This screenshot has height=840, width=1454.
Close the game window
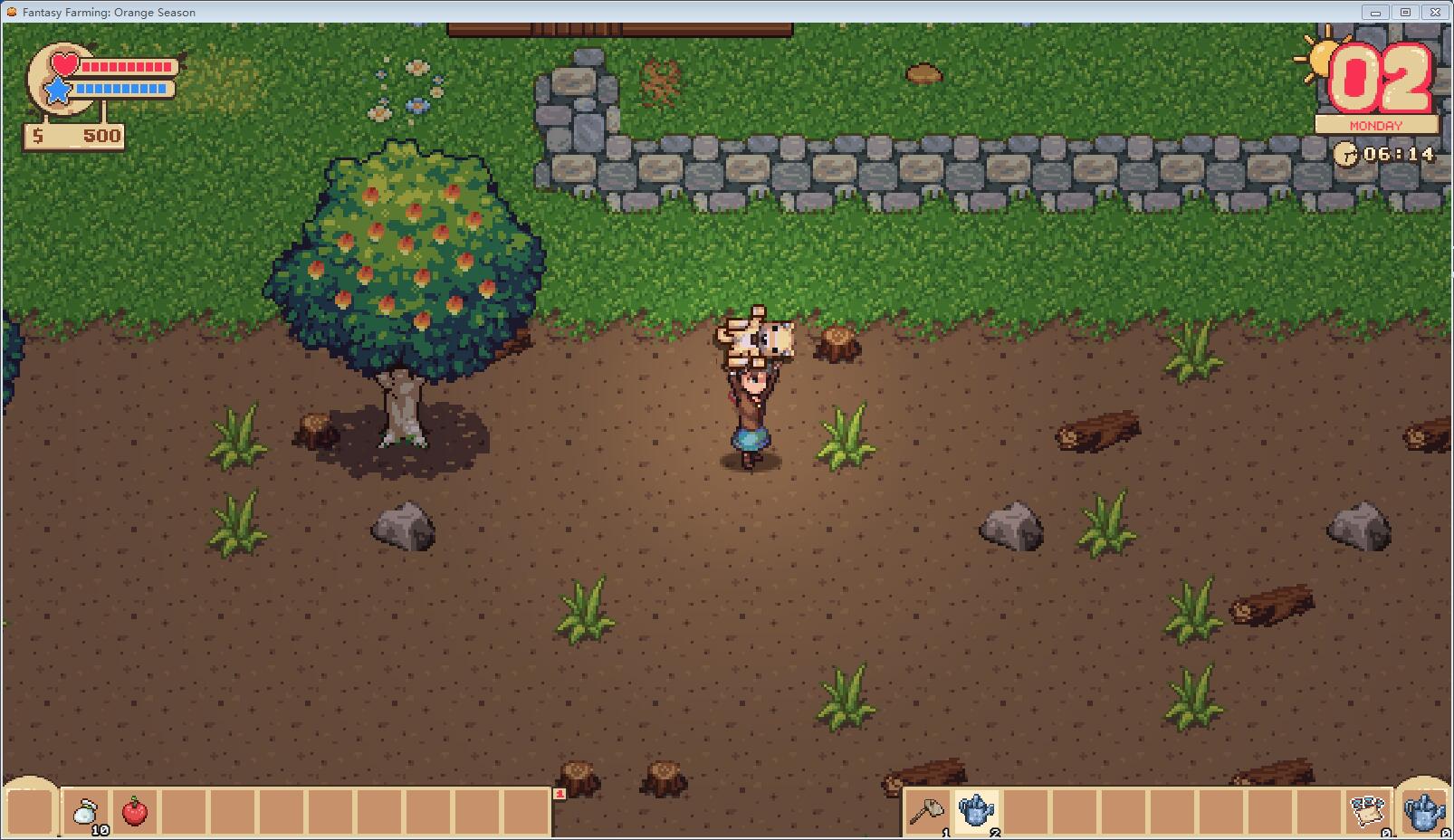point(1435,12)
